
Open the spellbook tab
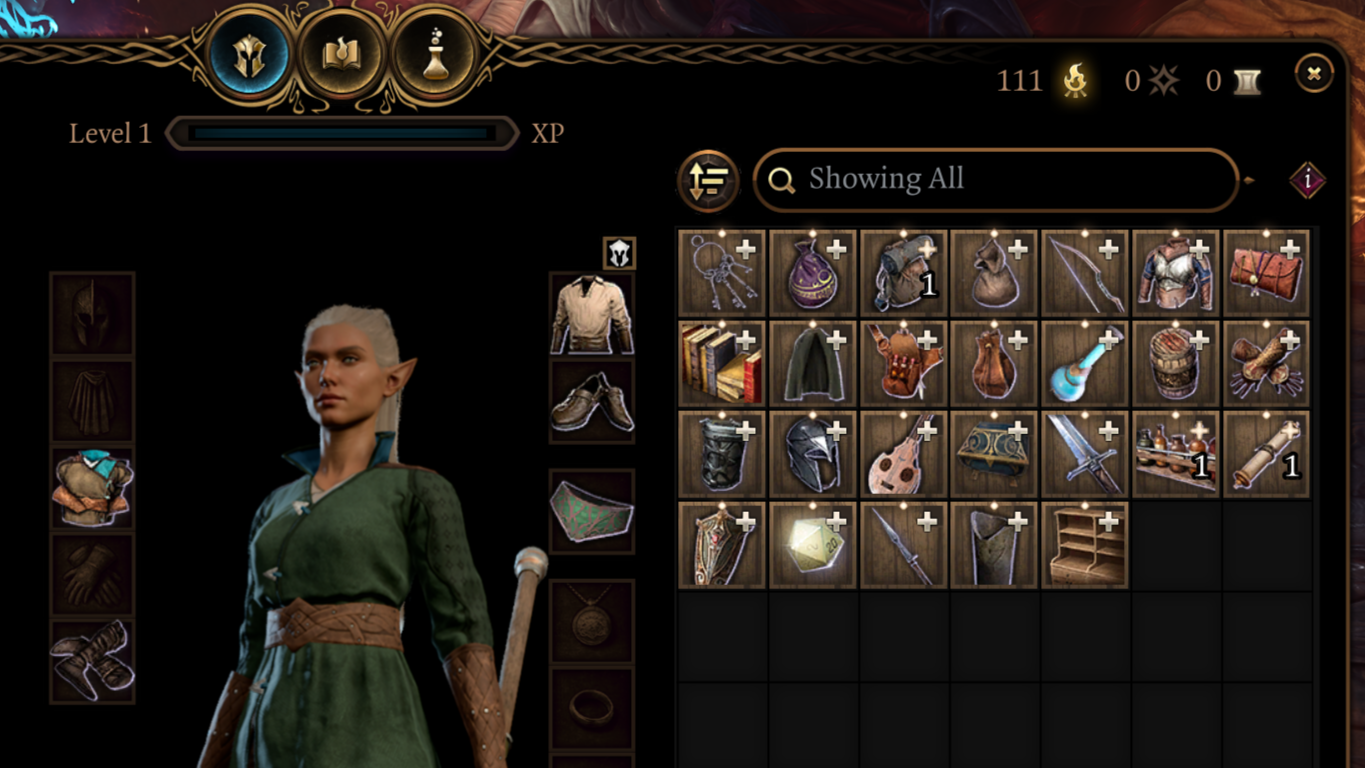[x=341, y=56]
